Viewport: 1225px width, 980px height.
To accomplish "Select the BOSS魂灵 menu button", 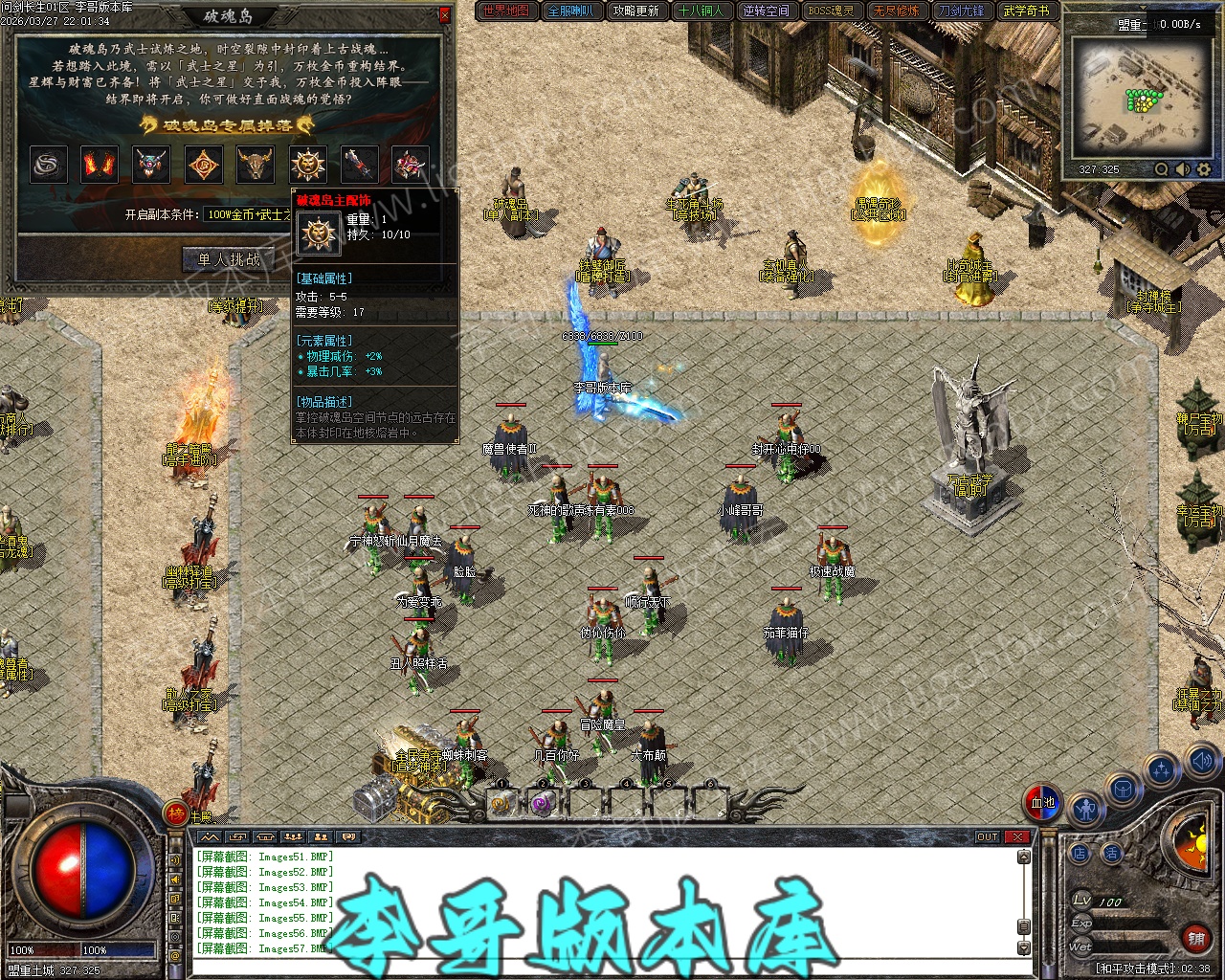I will click(832, 11).
